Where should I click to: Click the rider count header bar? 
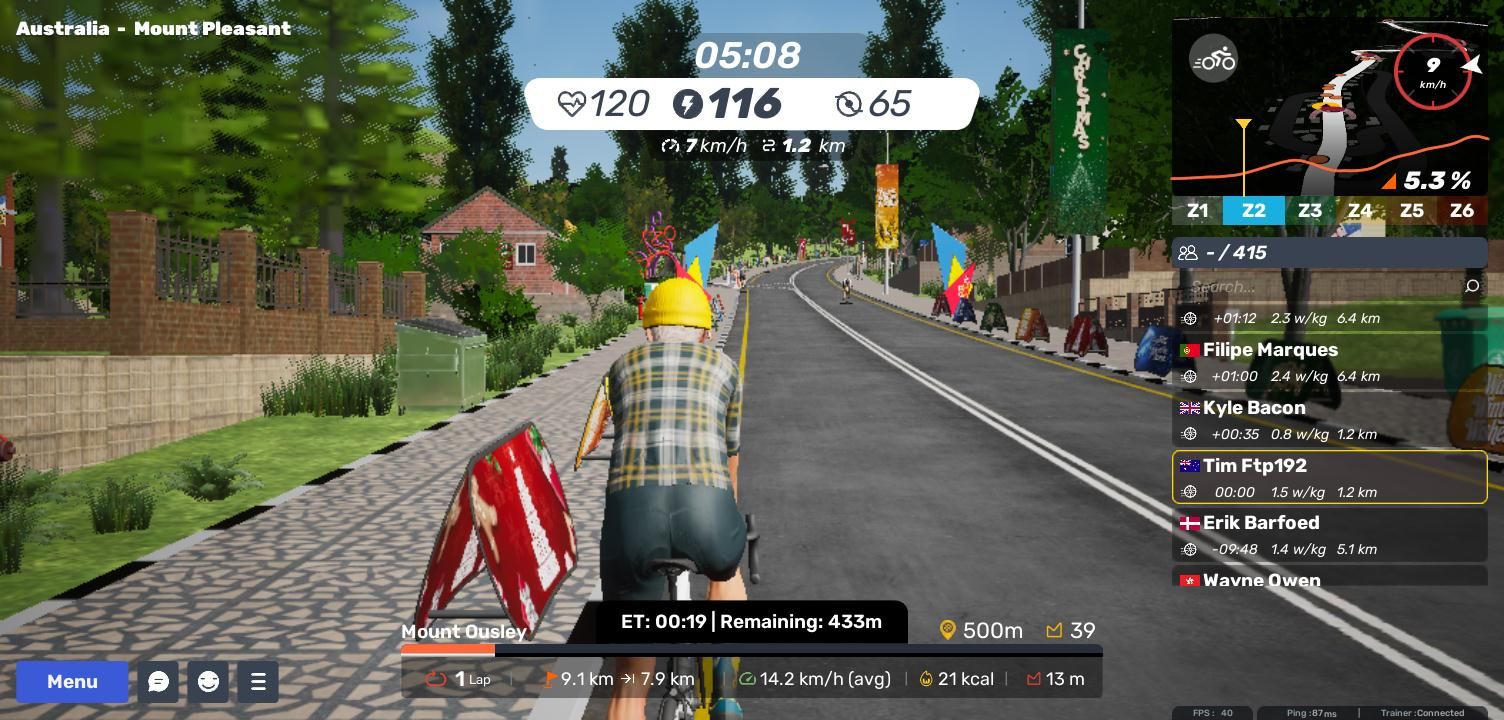click(1329, 253)
